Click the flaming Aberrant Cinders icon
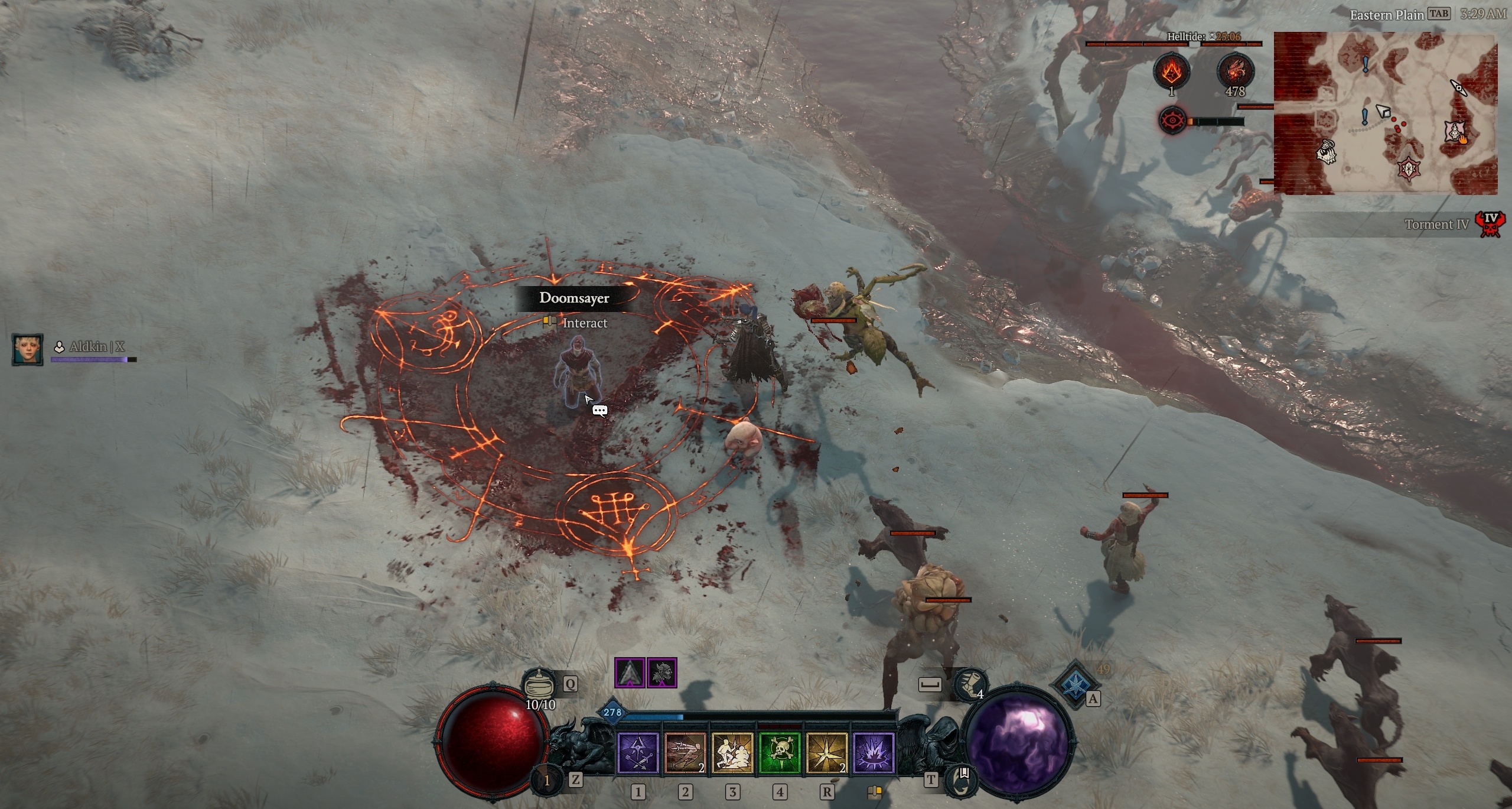 pyautogui.click(x=1172, y=71)
